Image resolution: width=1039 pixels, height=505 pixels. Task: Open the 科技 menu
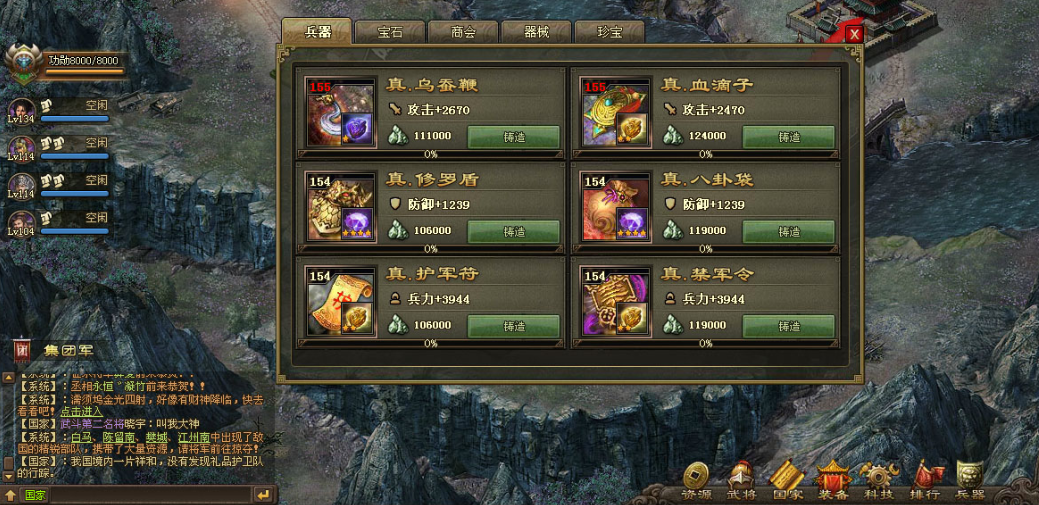click(879, 480)
